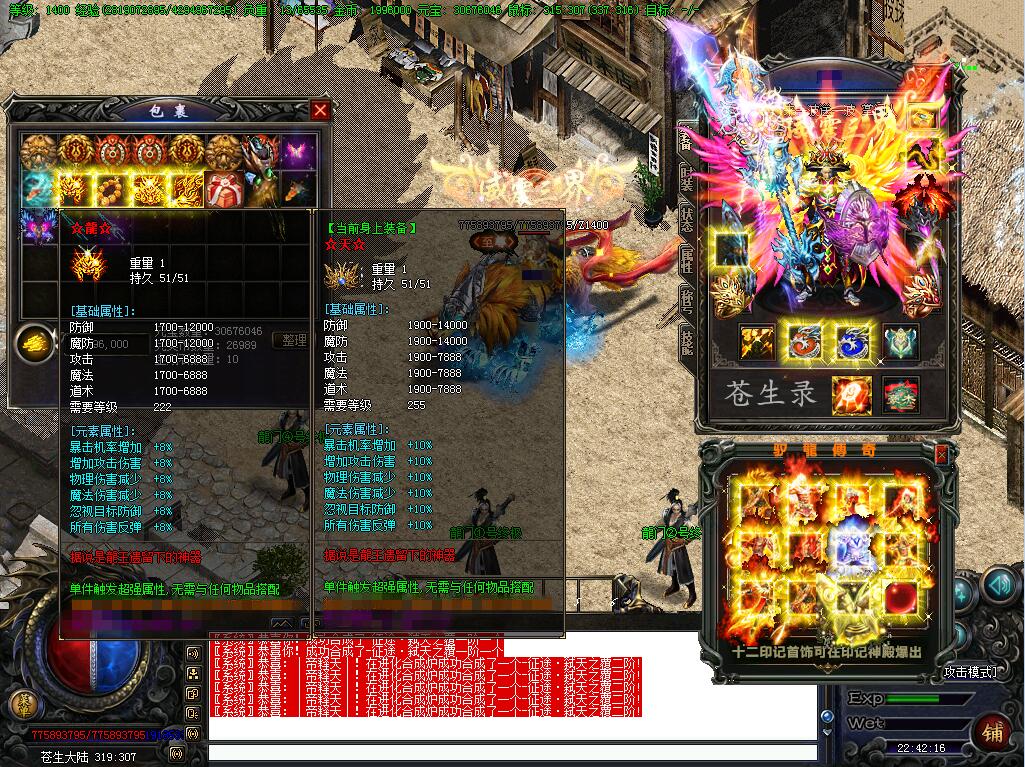Click the gold ingot button below the bag
Viewport: 1025px width, 767px height.
tap(36, 343)
